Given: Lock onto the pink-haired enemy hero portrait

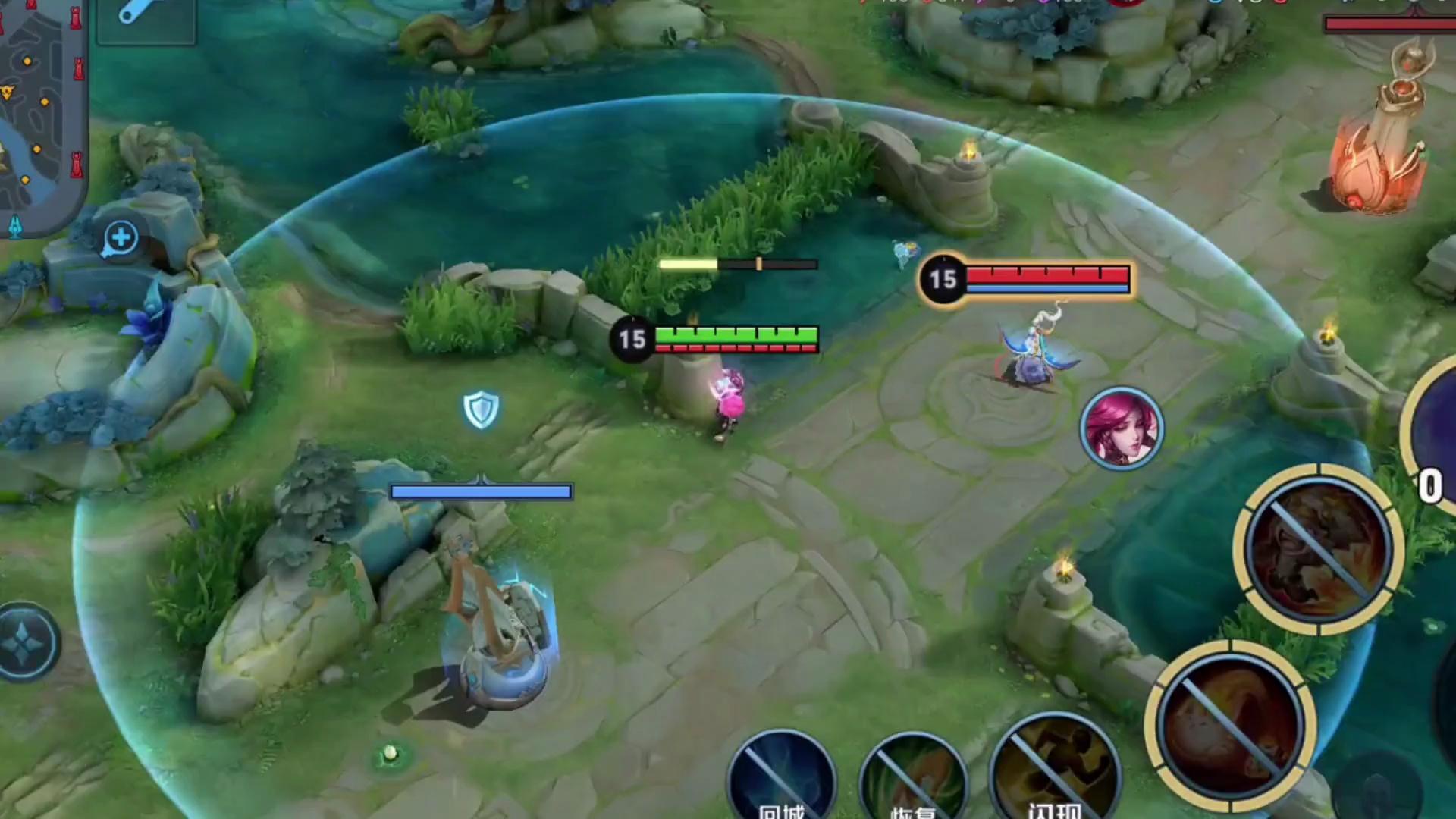Looking at the screenshot, I should (x=1121, y=427).
